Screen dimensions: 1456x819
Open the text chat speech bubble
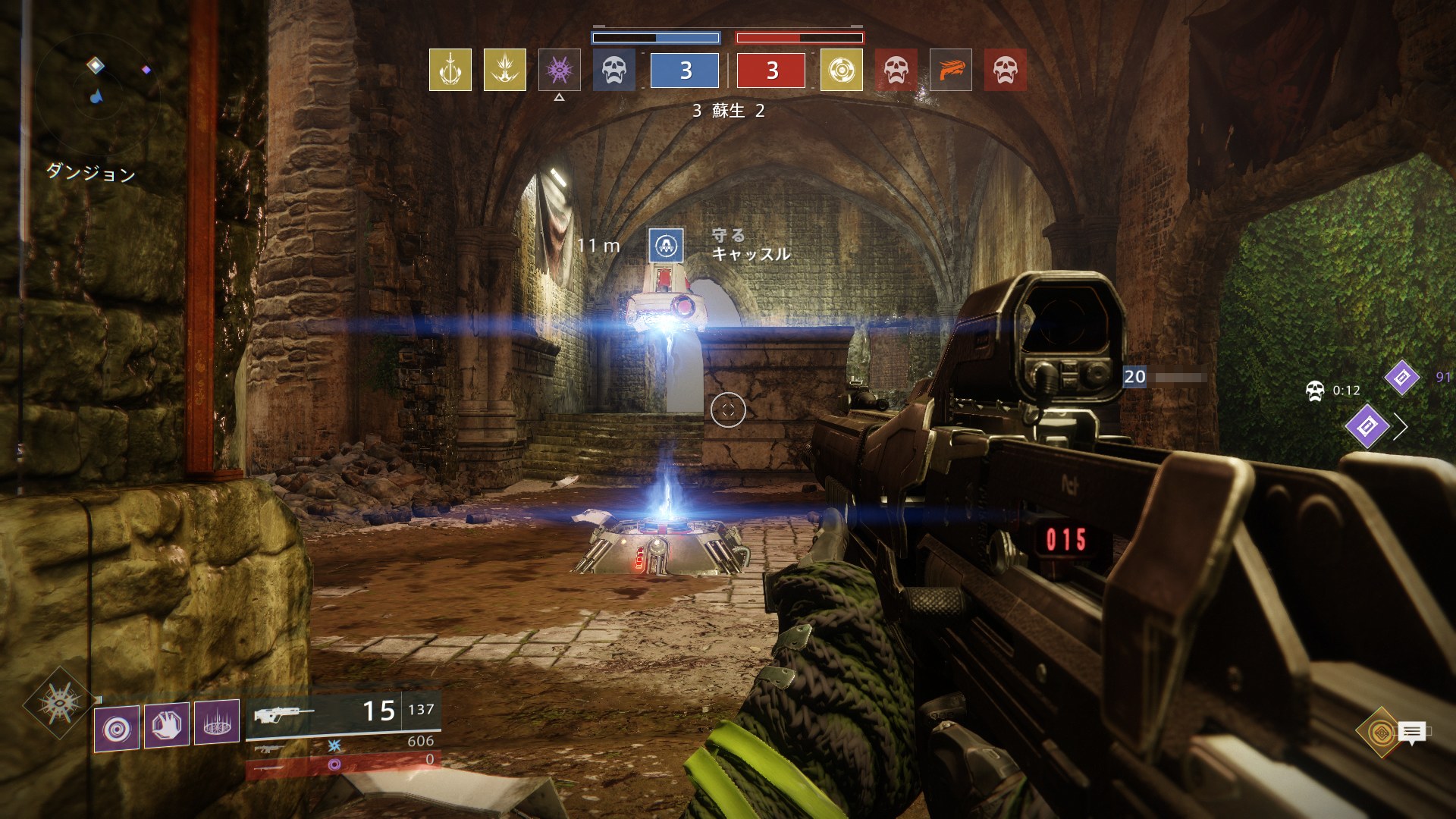1412,733
